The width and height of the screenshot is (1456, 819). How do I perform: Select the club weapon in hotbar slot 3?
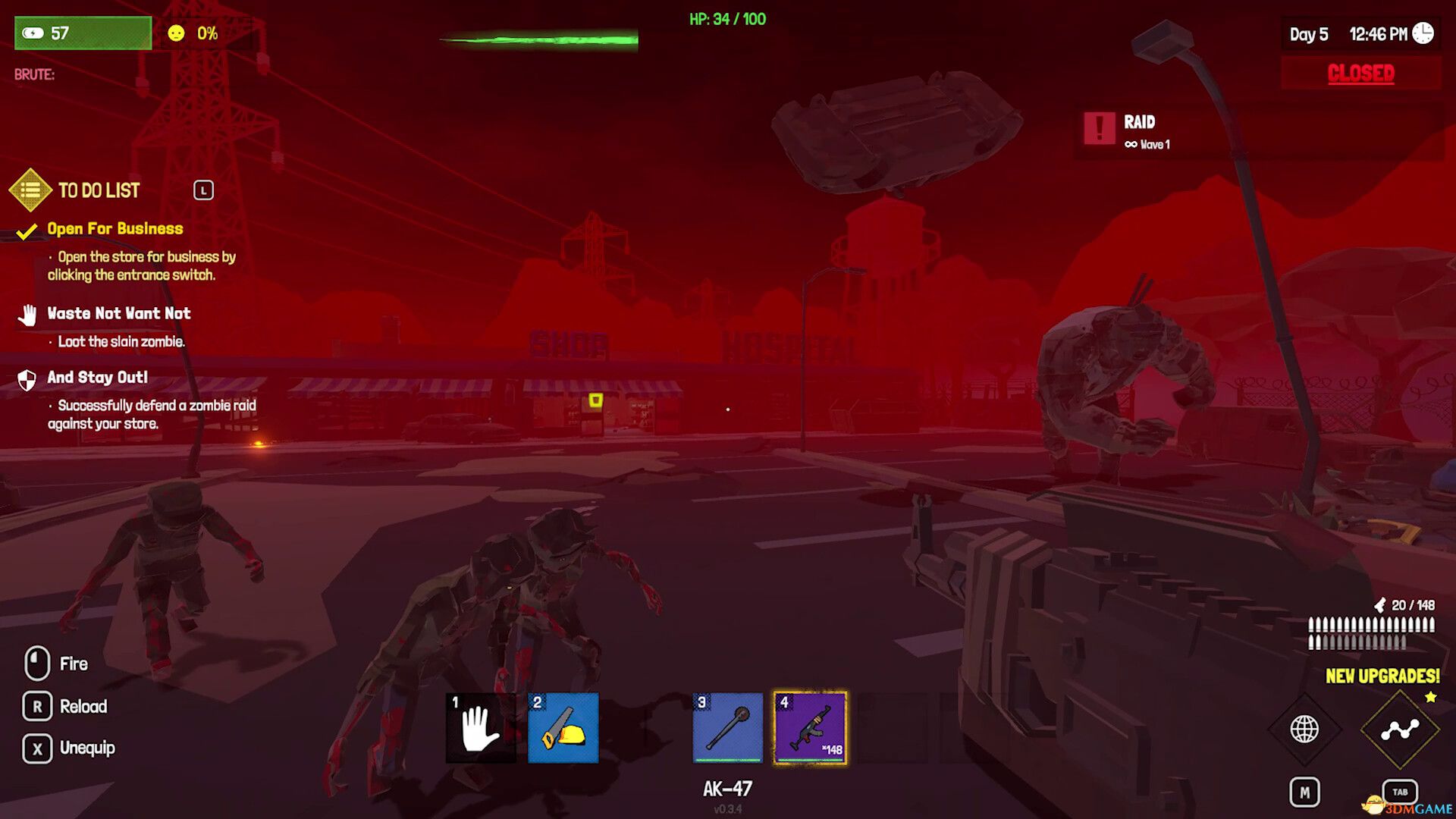point(726,727)
